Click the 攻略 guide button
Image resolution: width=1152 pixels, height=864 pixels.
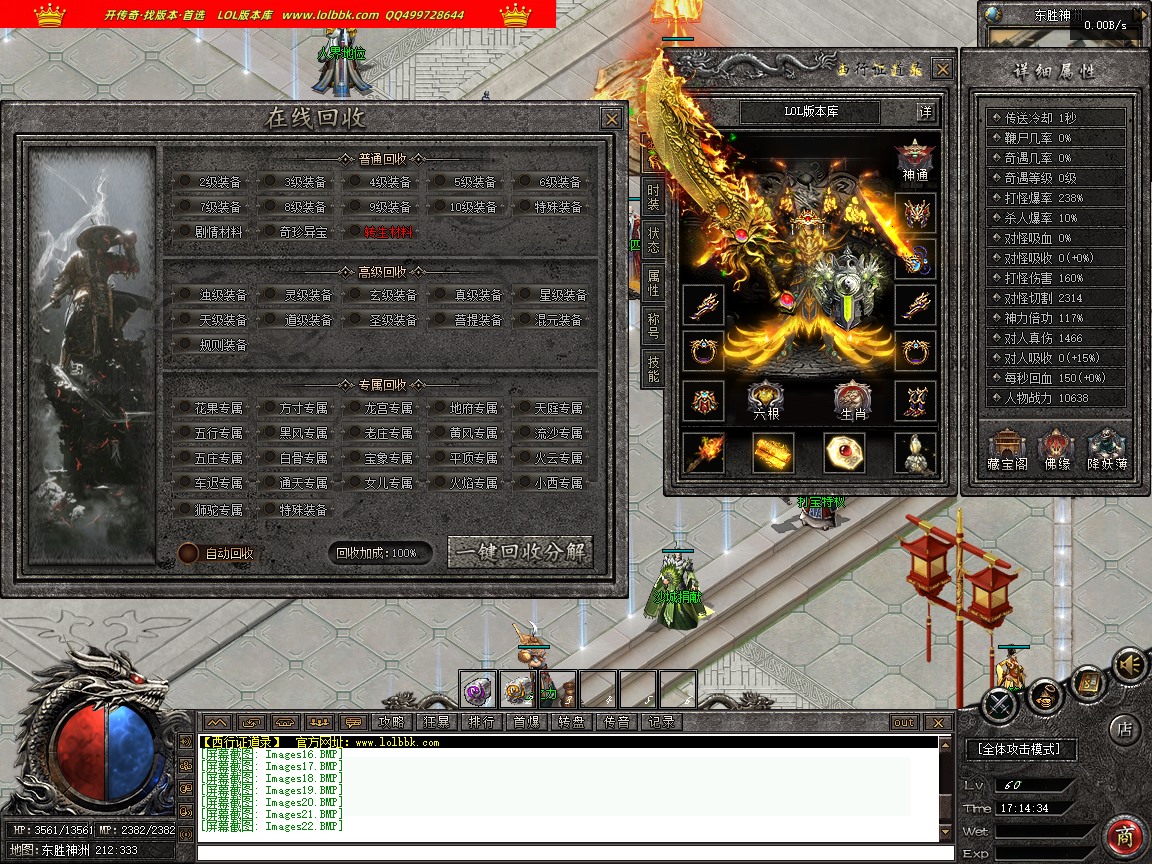click(390, 722)
